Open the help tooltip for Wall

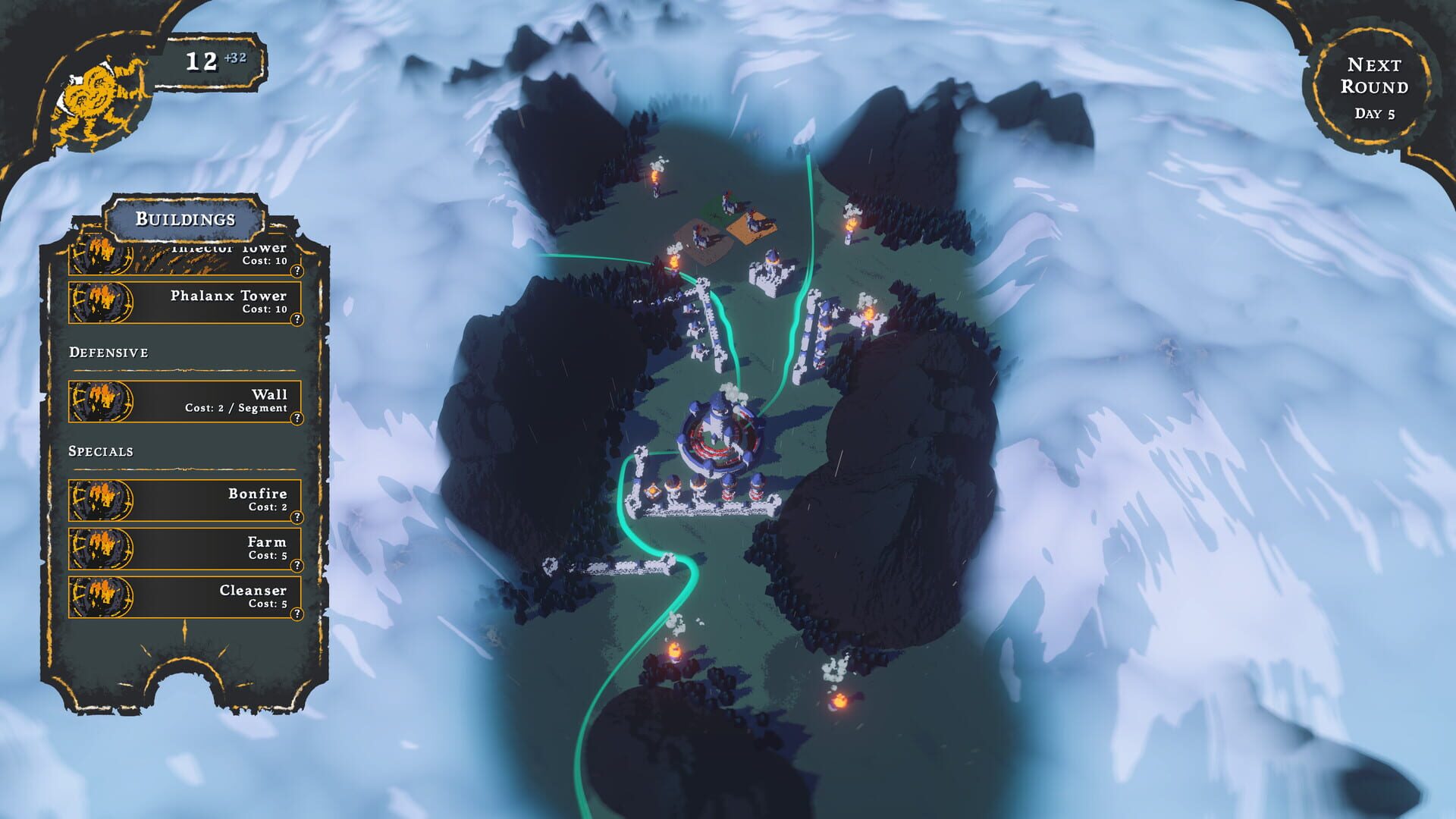(x=298, y=416)
